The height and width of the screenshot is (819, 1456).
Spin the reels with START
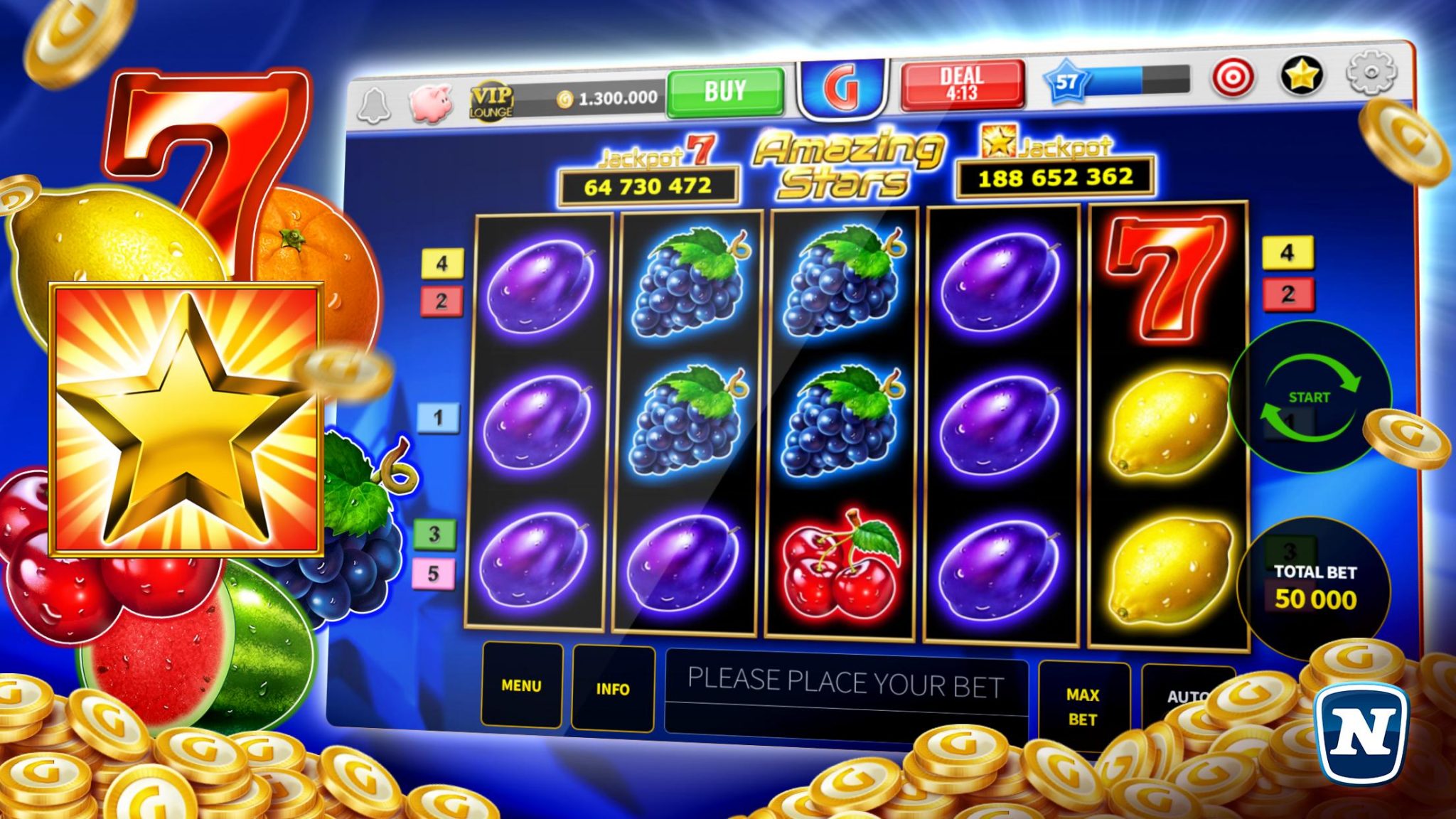pos(1310,397)
